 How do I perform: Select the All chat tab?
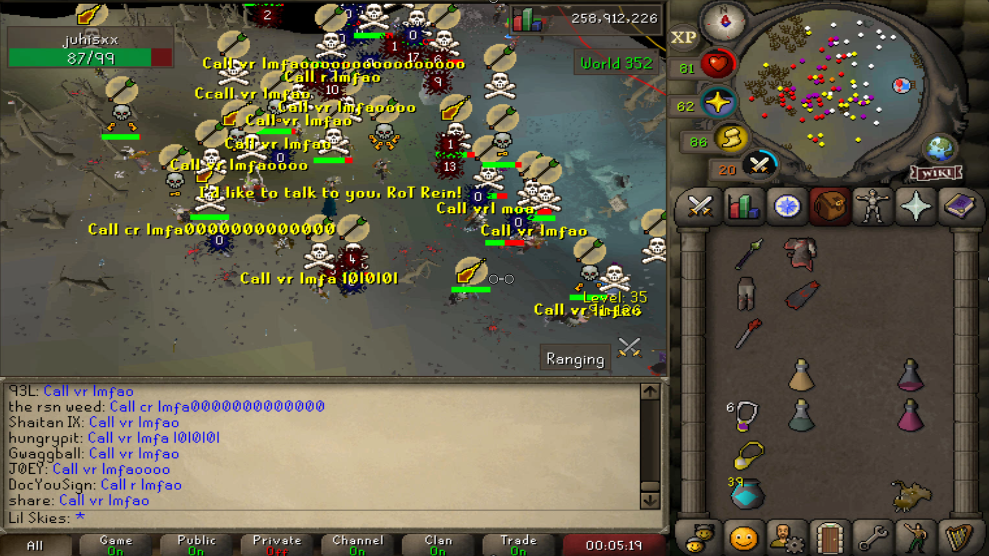click(35, 545)
